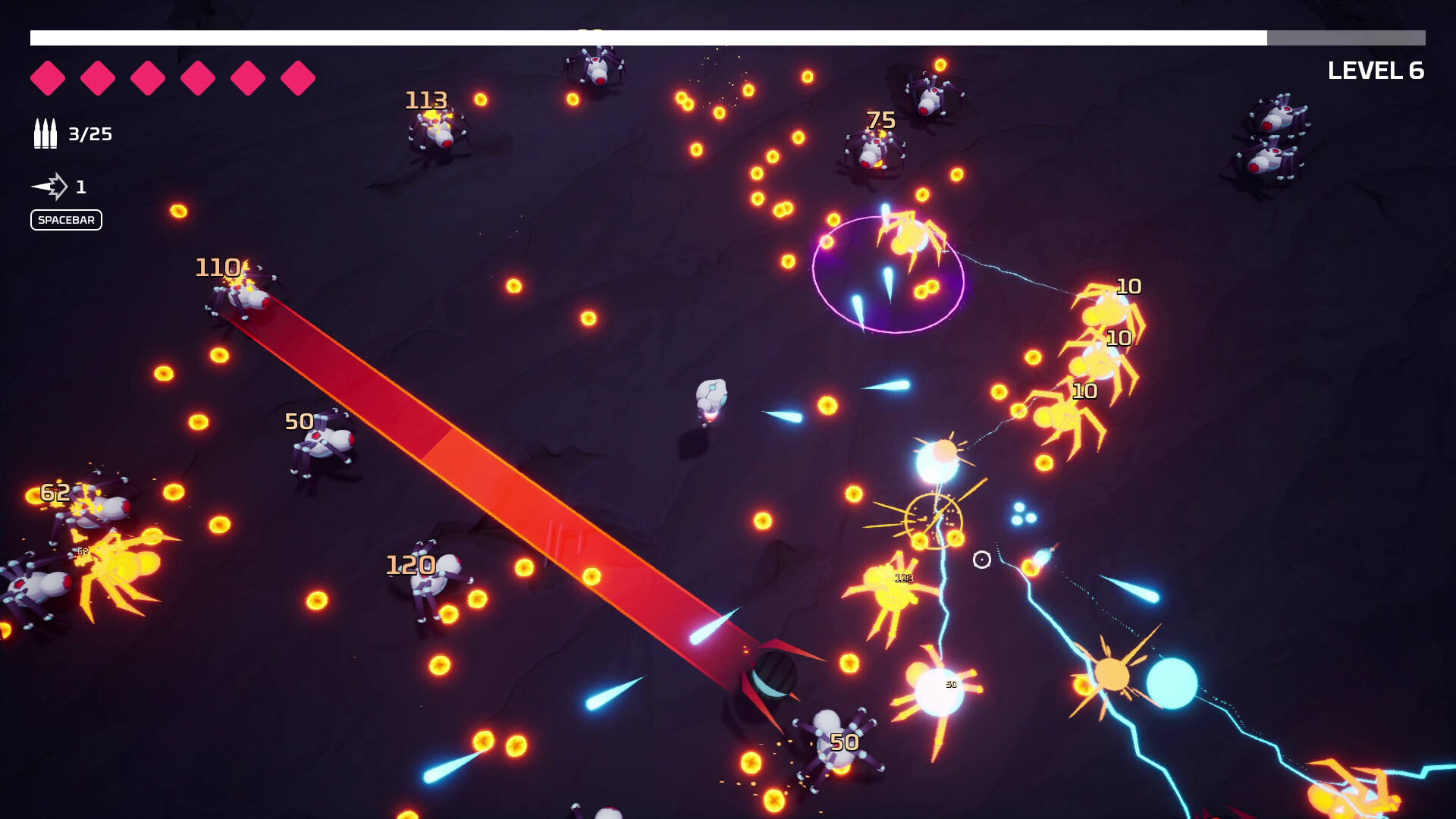This screenshot has height=819, width=1456.
Task: Click the damage number 75 above the spider
Action: 881,119
